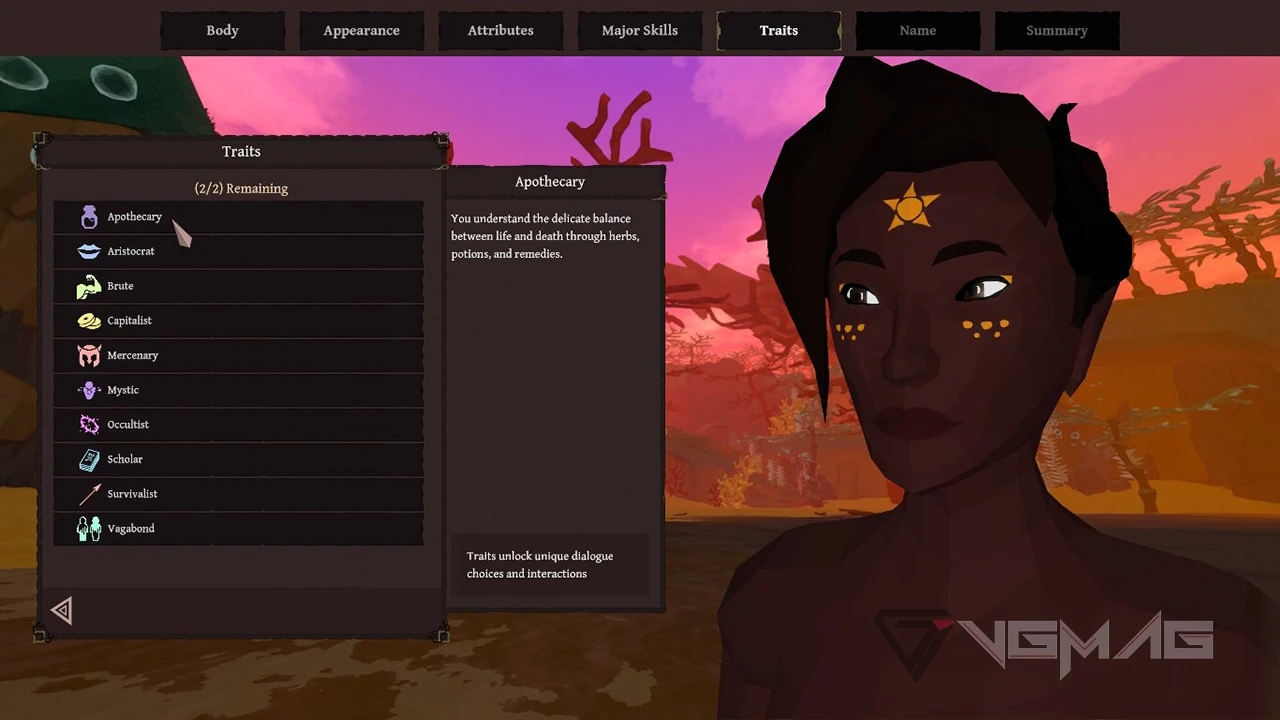
Task: Switch to the Summary tab
Action: point(1056,31)
